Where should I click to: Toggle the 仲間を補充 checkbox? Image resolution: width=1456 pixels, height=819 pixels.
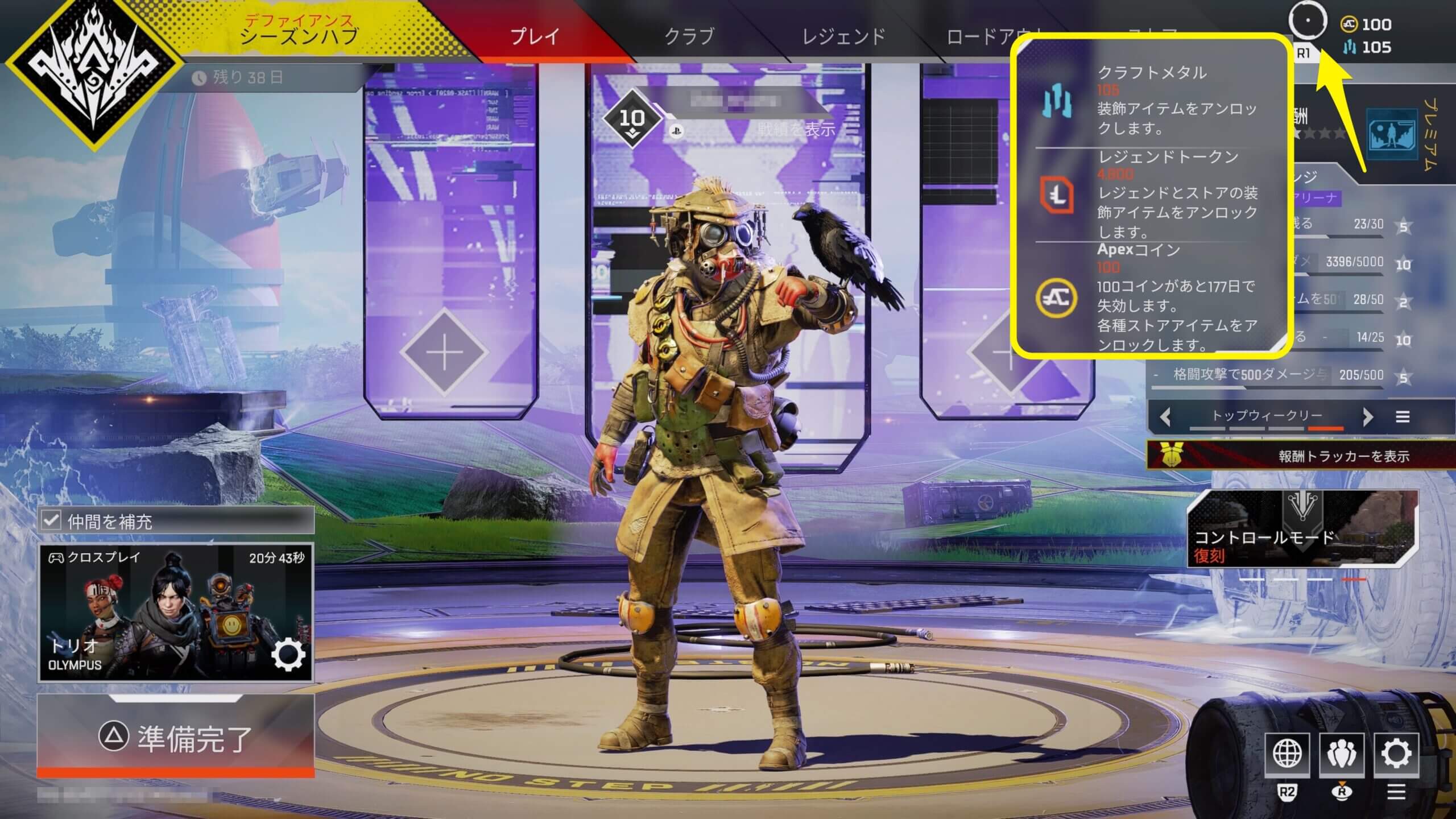51,520
